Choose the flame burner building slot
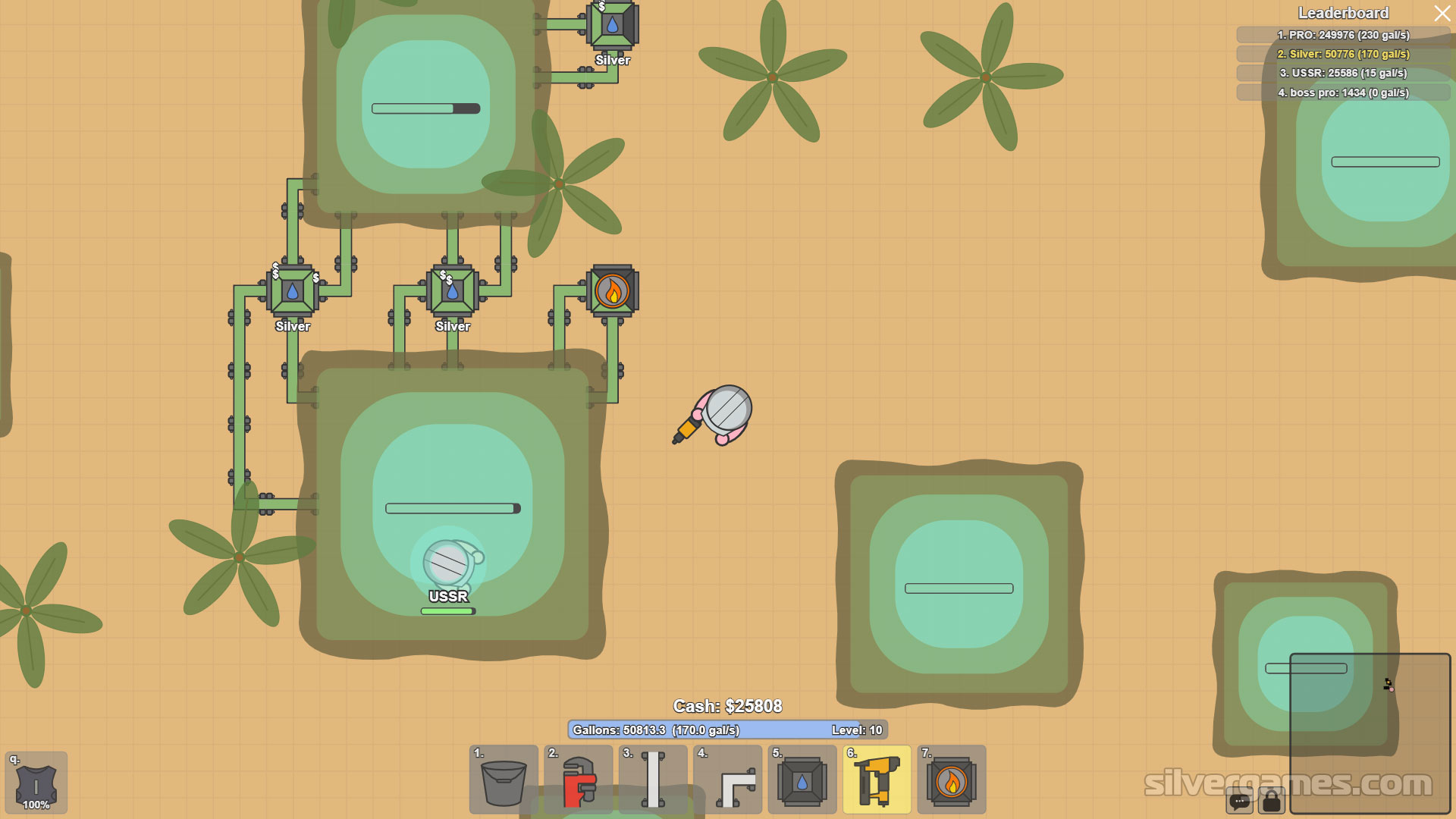 [951, 780]
